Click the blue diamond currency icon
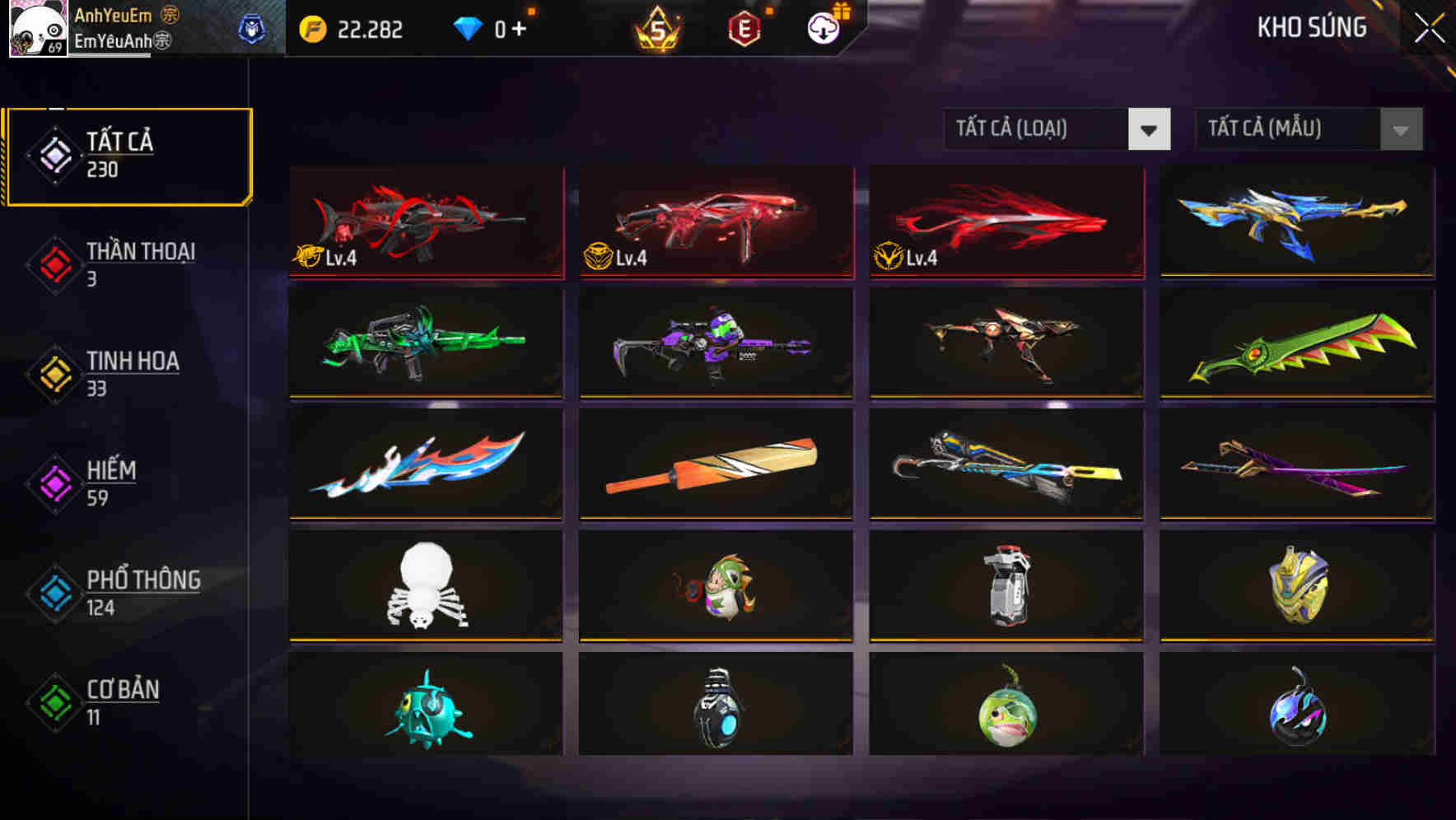This screenshot has height=820, width=1456. [469, 27]
